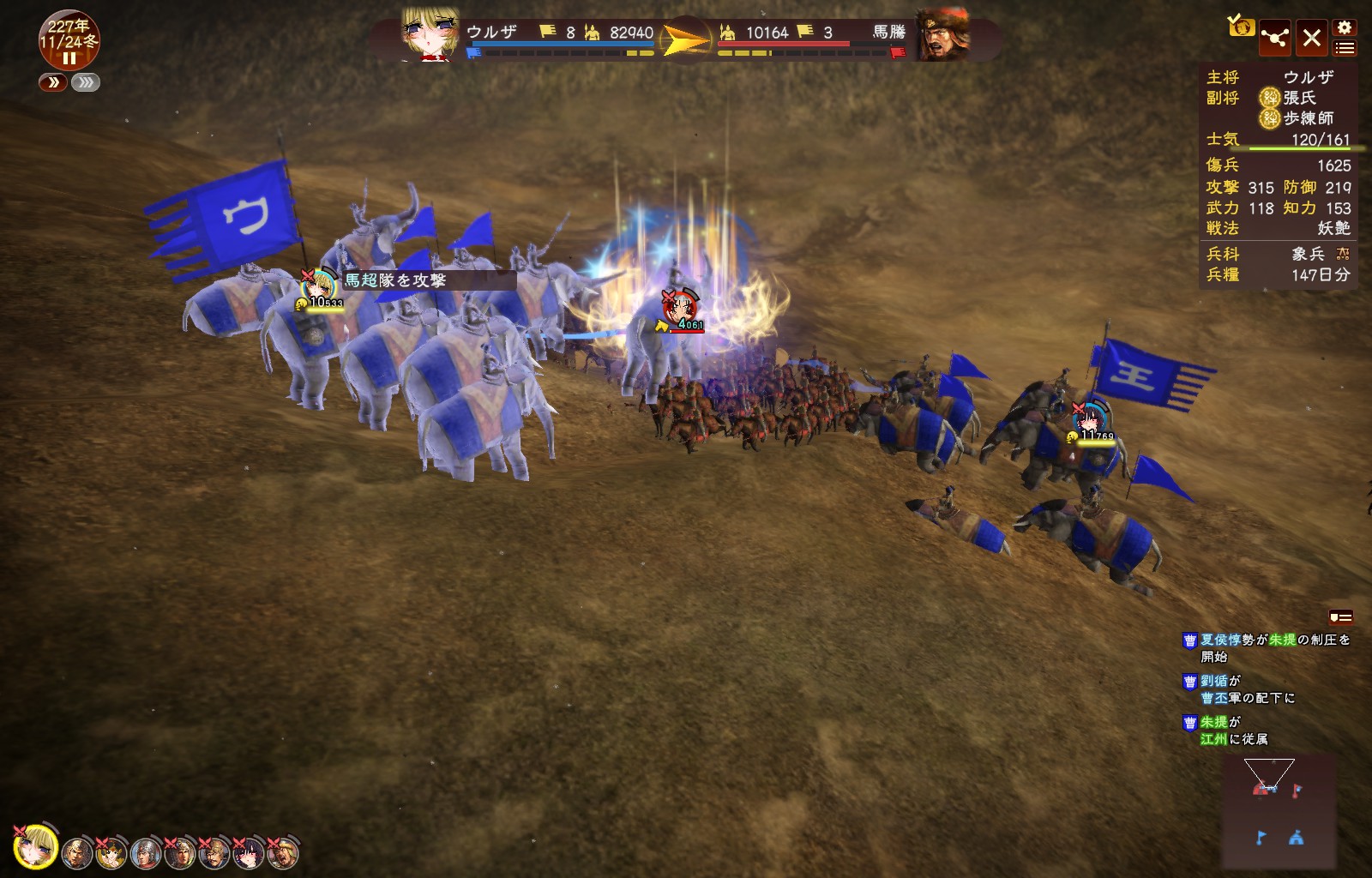
Task: Select the silver-helmeted officer portrait in unit bar
Action: (x=146, y=853)
